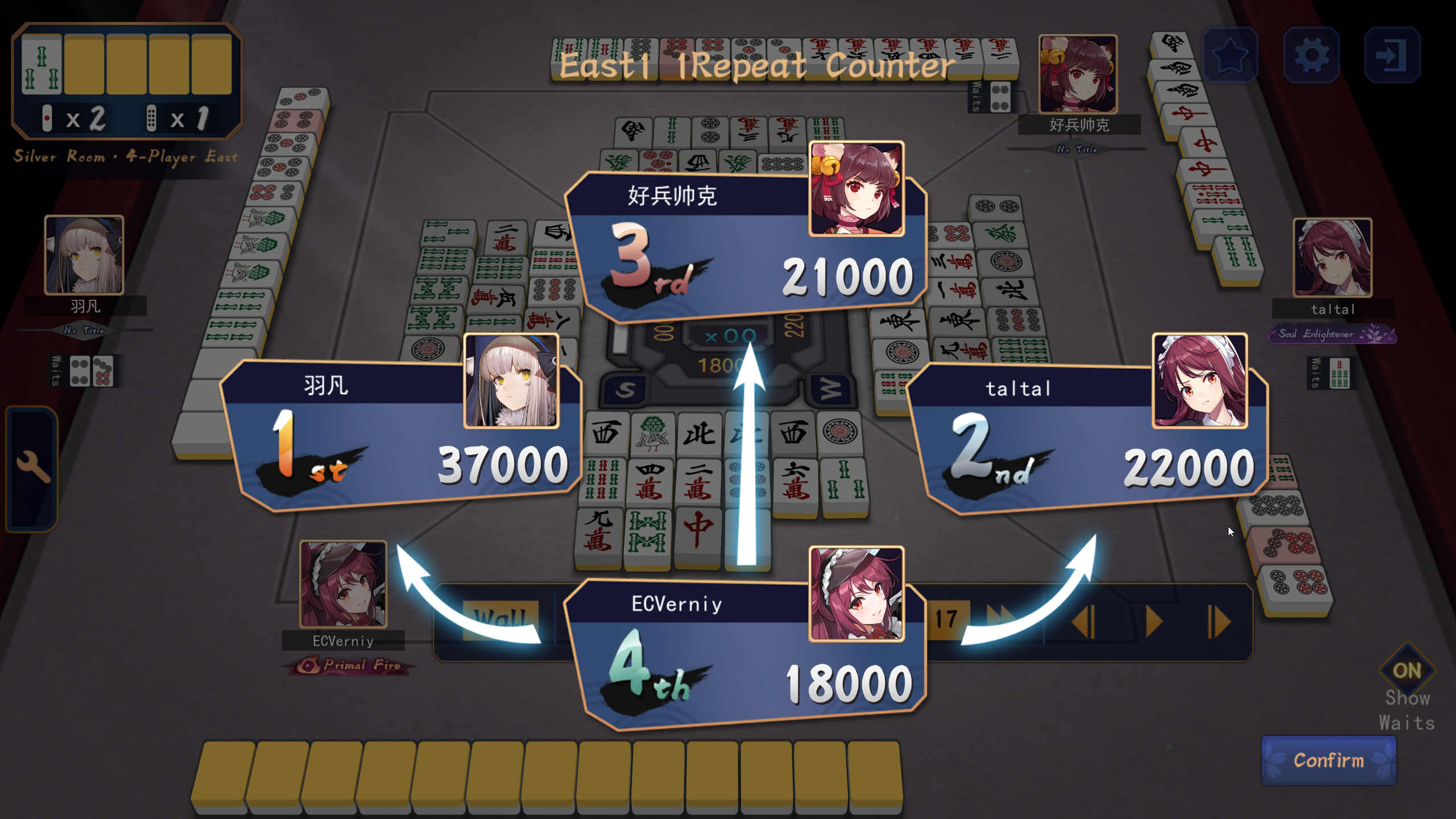Play the replay
The image size is (1456, 819).
click(x=1153, y=622)
